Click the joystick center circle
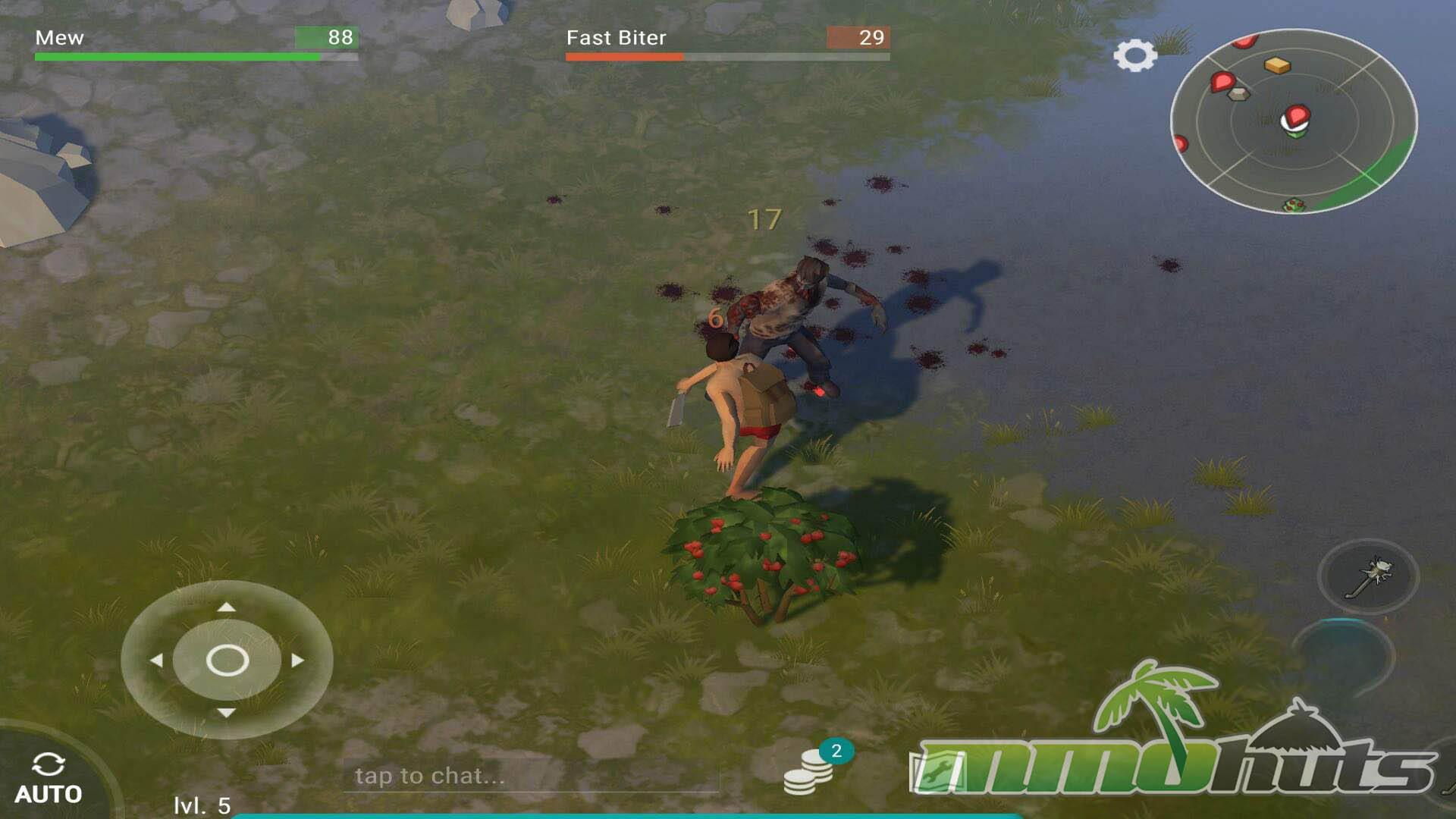The width and height of the screenshot is (1456, 819). tap(227, 661)
